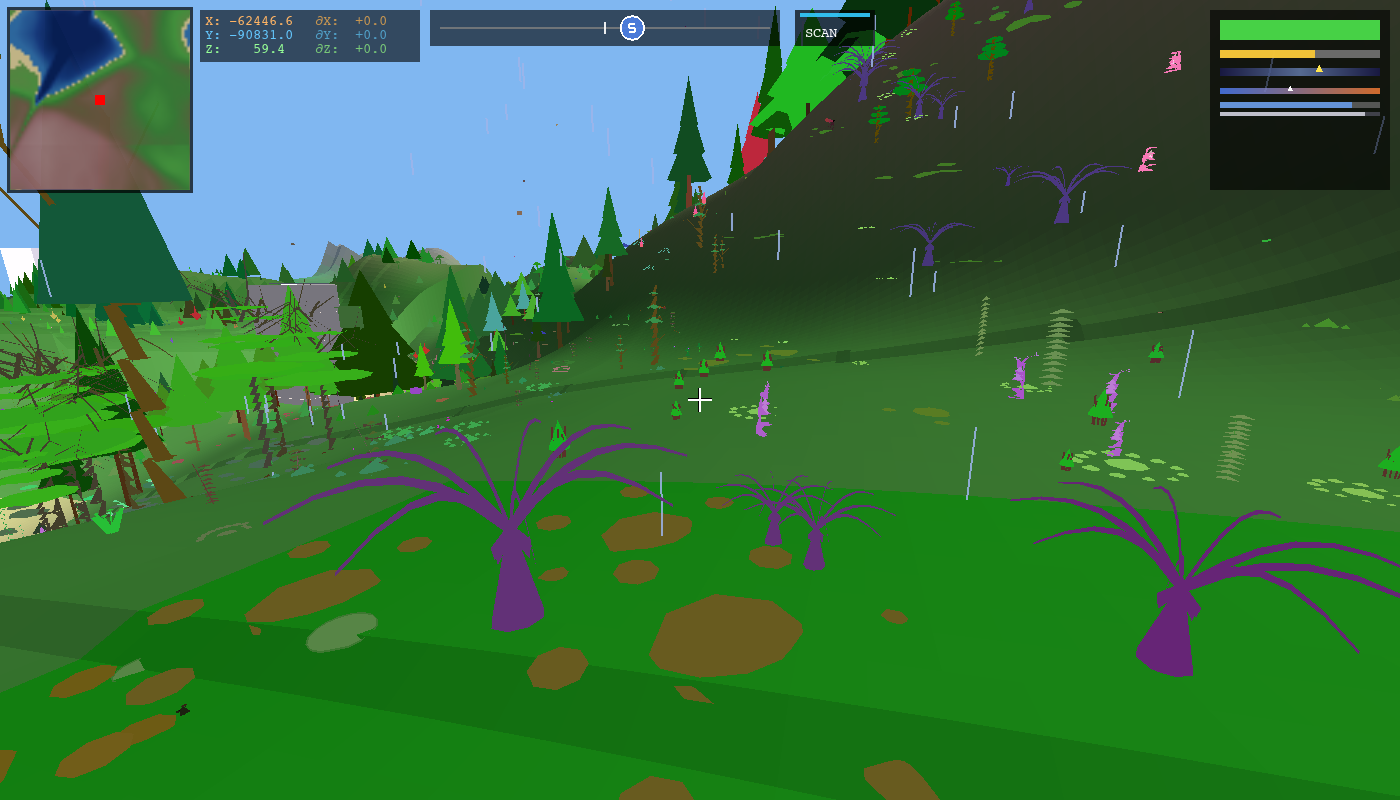
Task: Click the yellow triangle indicator on the dark navy bar
Action: coord(1320,69)
